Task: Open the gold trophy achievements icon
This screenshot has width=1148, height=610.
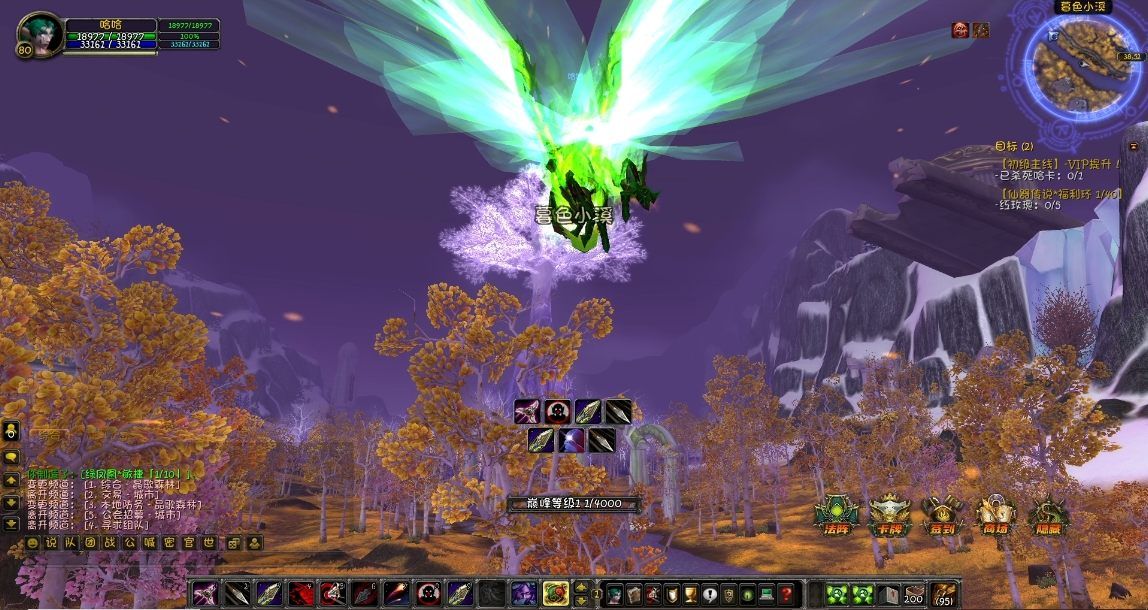Action: 690,594
